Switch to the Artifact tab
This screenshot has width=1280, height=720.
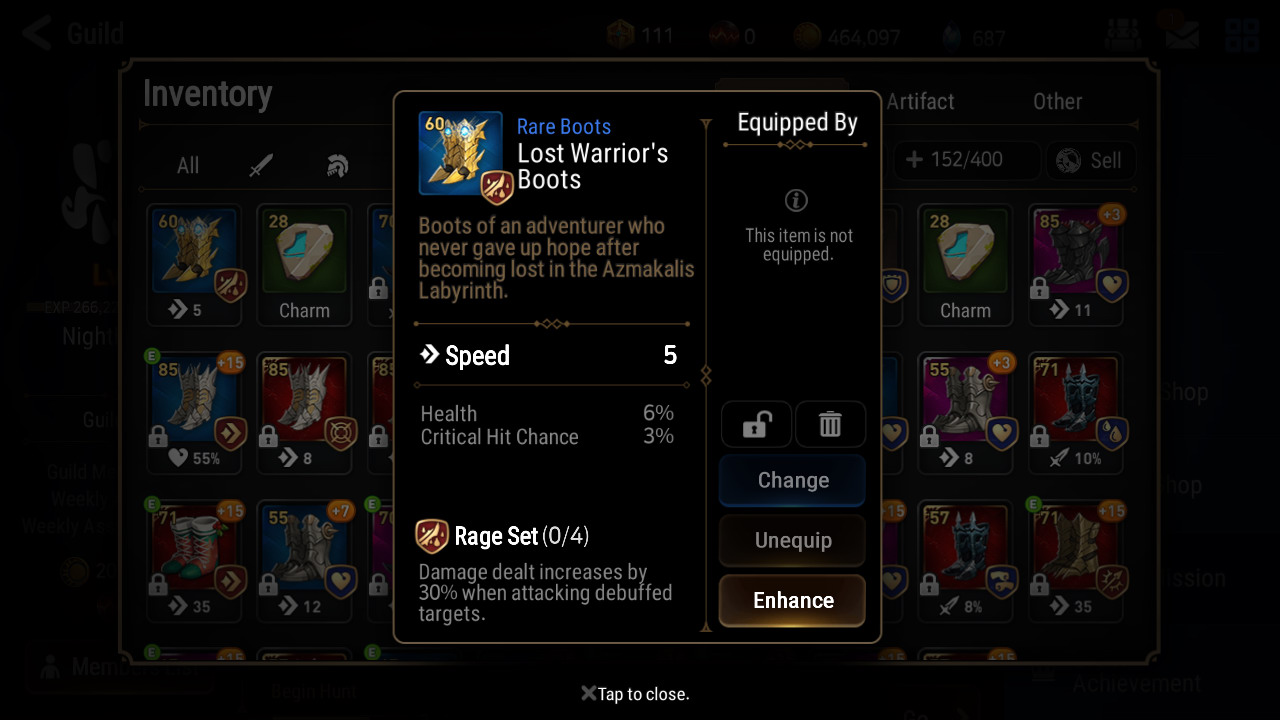click(x=920, y=101)
